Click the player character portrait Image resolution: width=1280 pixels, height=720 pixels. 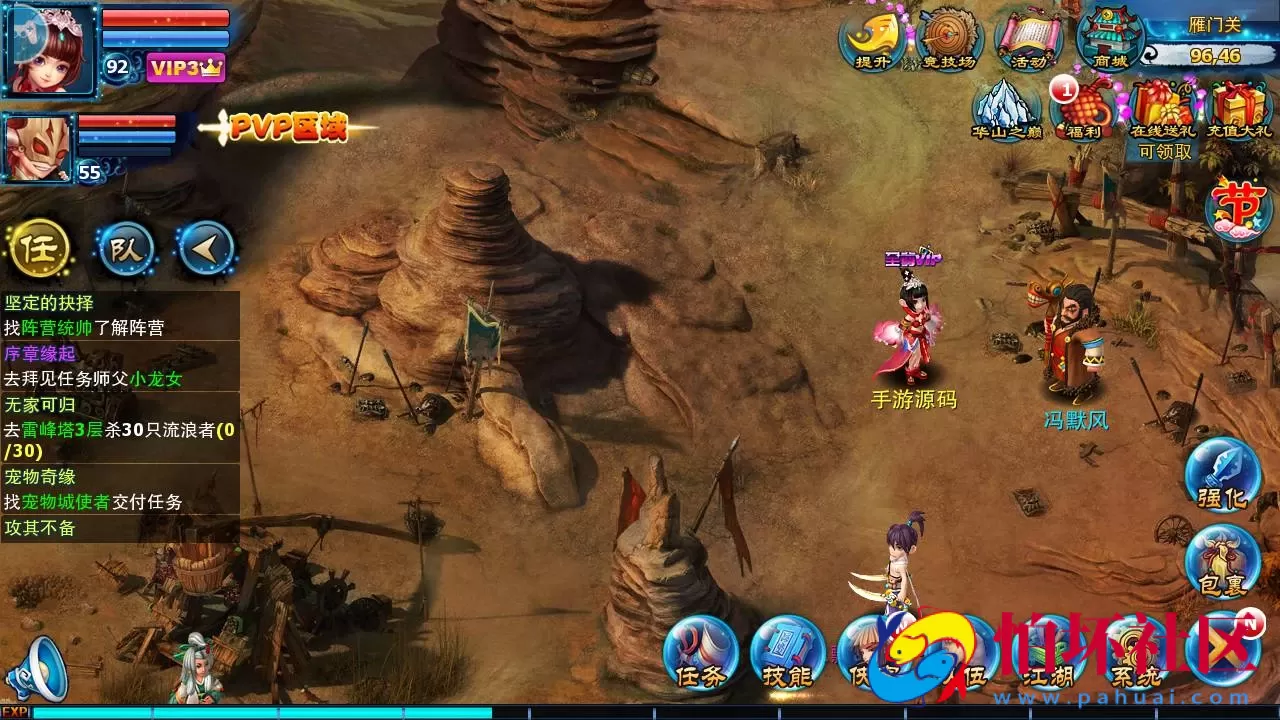50,48
